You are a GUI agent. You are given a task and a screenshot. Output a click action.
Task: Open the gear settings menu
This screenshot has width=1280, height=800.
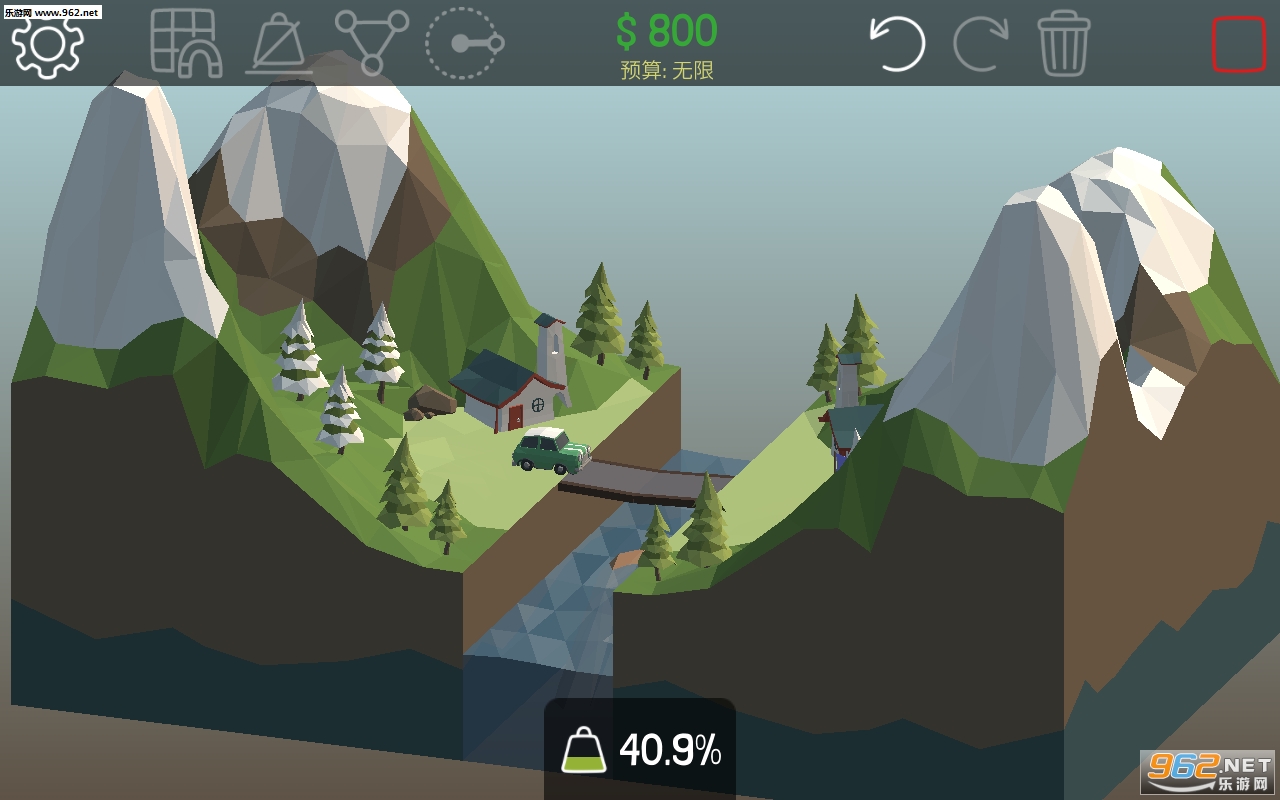[47, 44]
